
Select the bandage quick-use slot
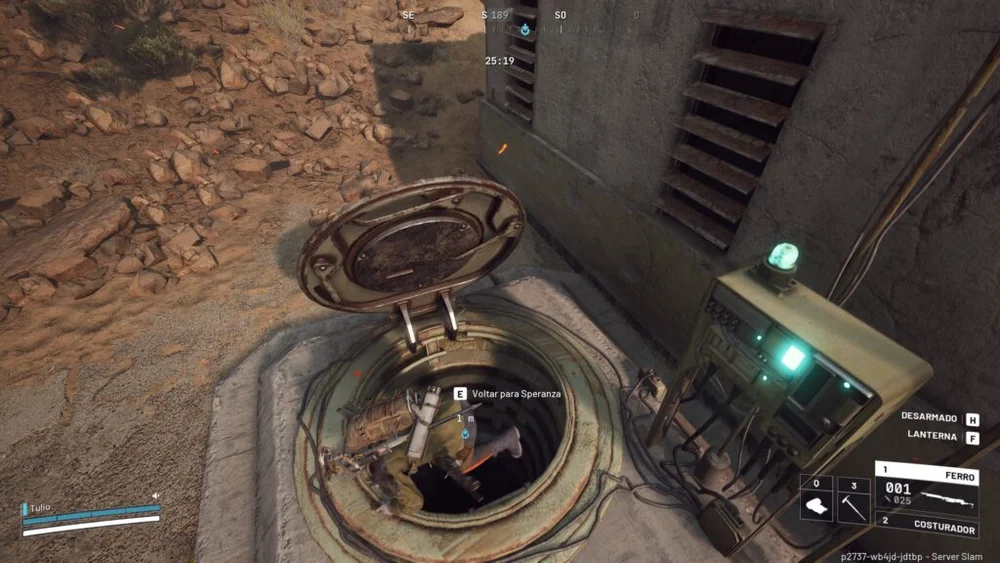[816, 500]
